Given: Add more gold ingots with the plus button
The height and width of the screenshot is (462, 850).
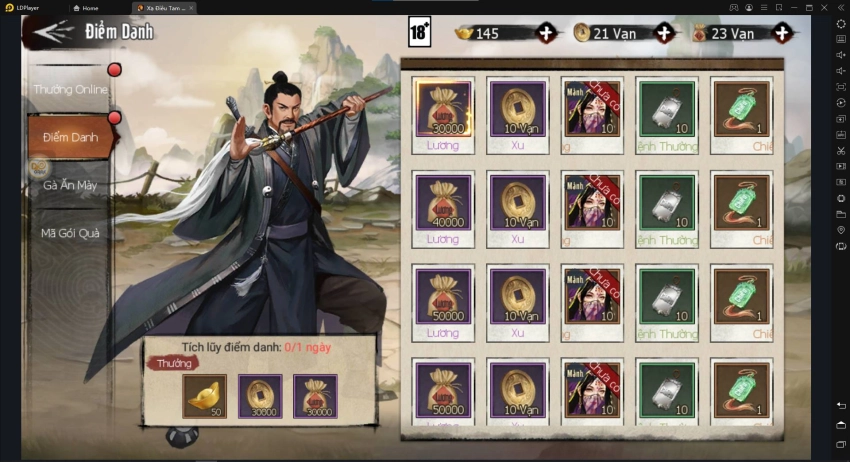Looking at the screenshot, I should point(546,33).
